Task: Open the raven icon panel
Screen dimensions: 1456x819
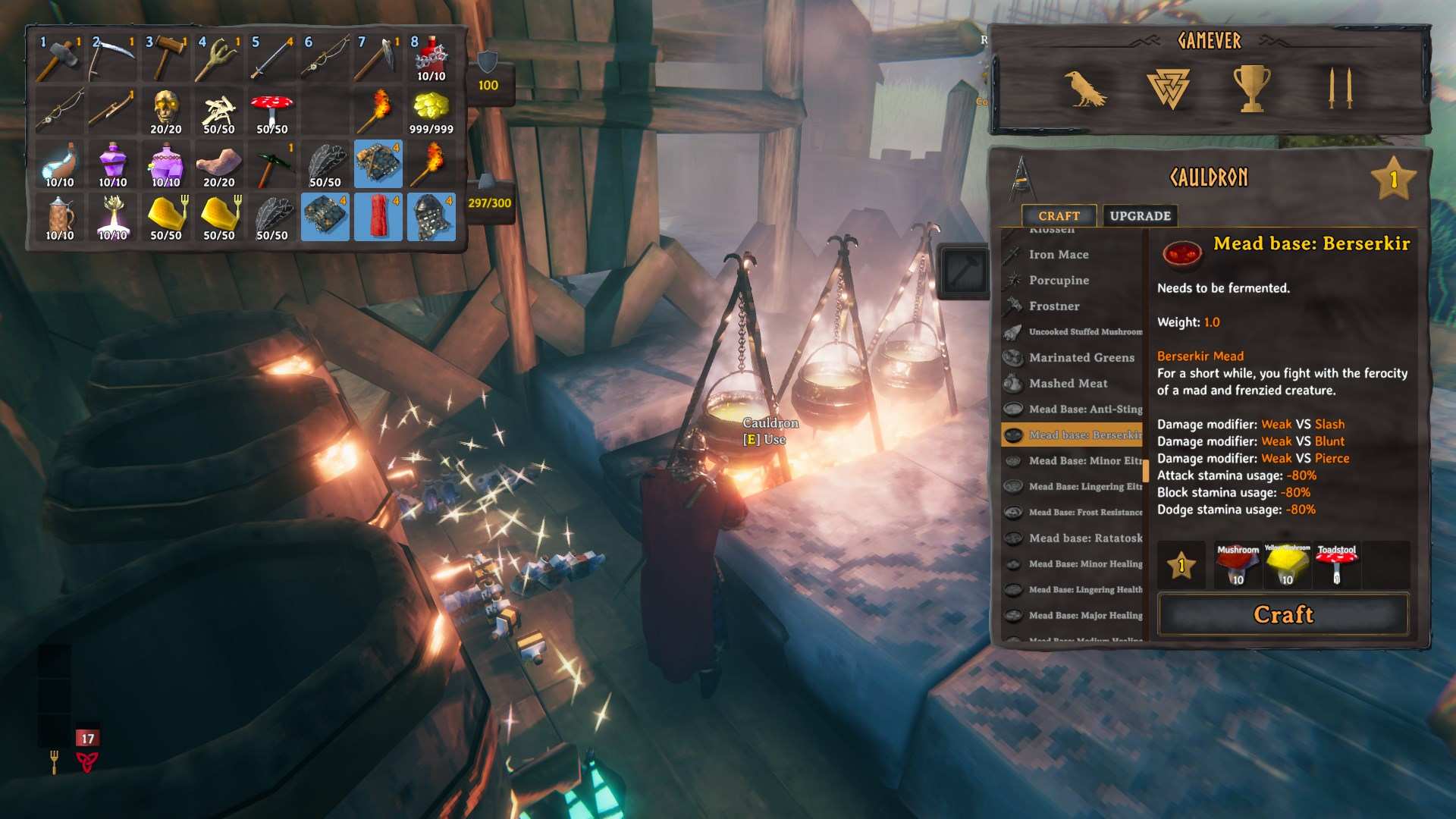Action: click(1084, 89)
